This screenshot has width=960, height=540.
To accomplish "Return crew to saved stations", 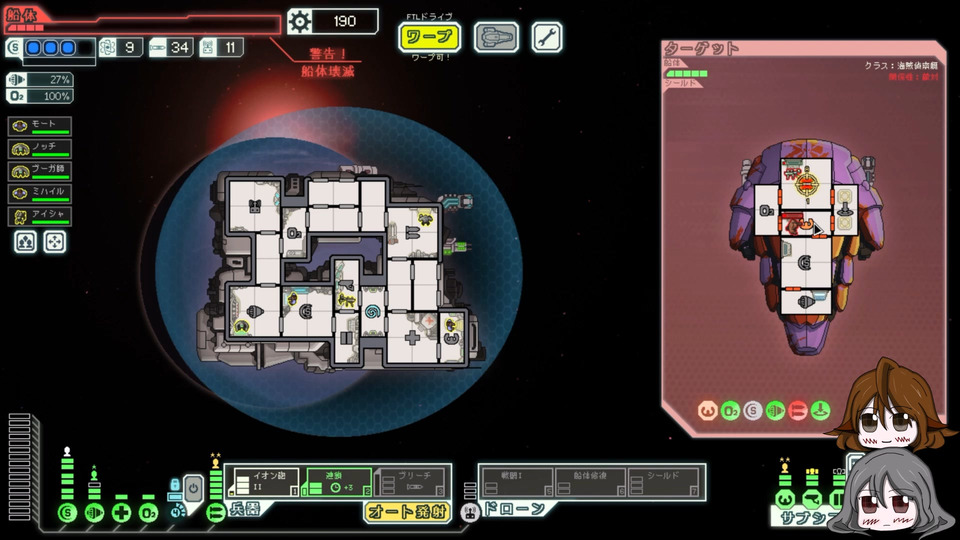I will pos(54,241).
